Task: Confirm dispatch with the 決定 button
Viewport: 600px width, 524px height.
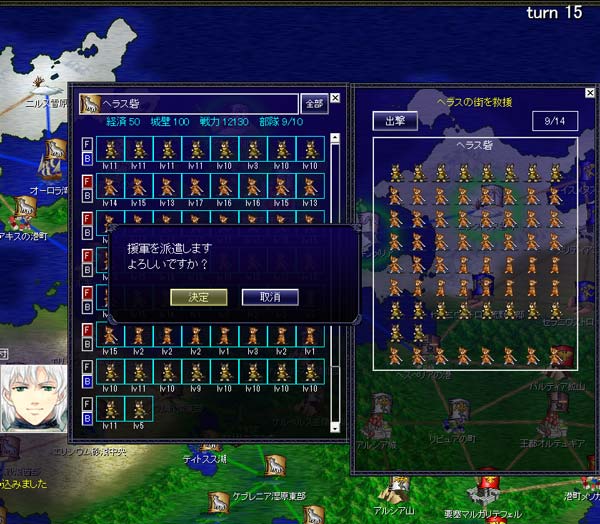Action: pyautogui.click(x=191, y=297)
